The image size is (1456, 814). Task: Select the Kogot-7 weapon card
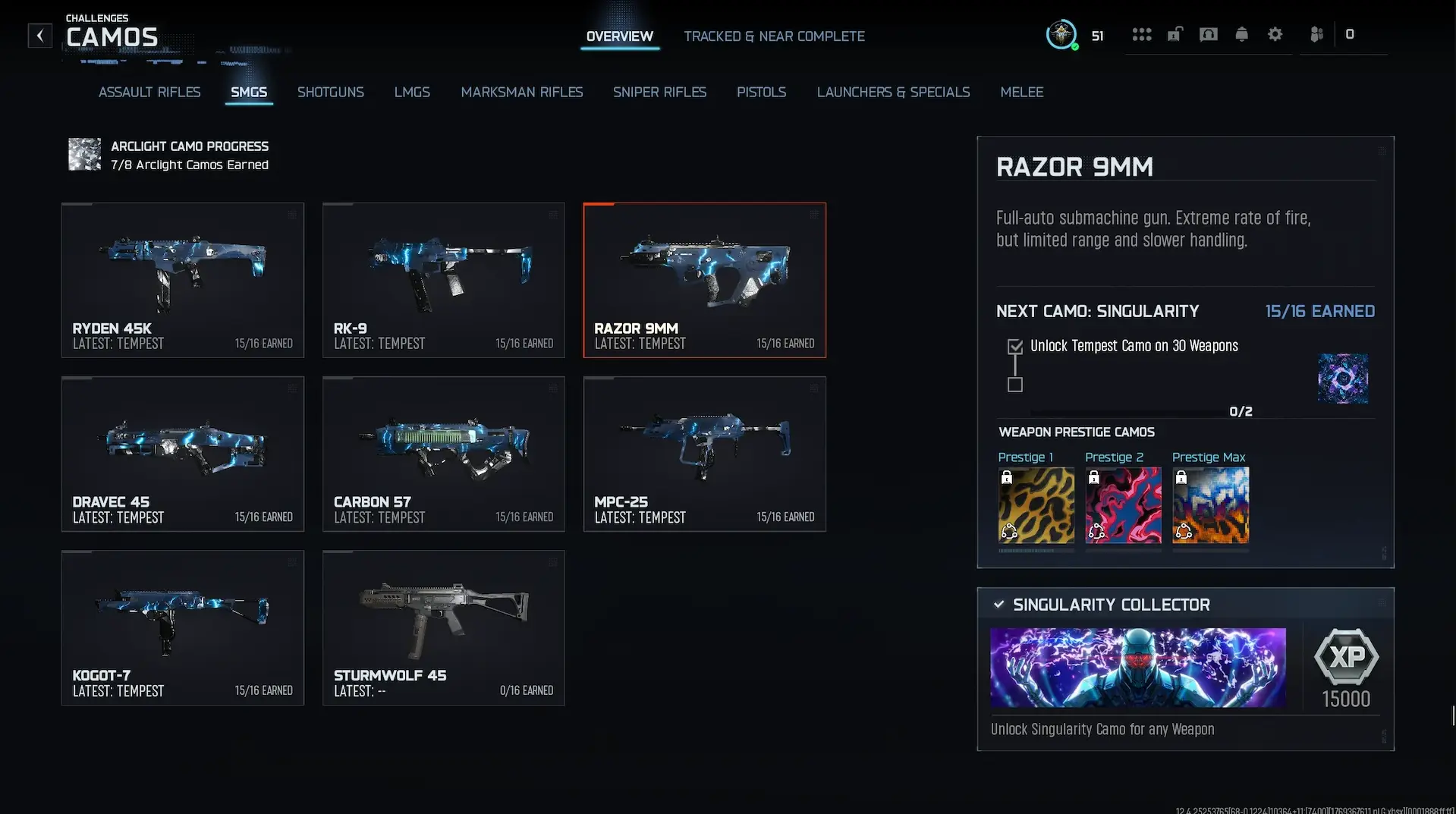[182, 627]
